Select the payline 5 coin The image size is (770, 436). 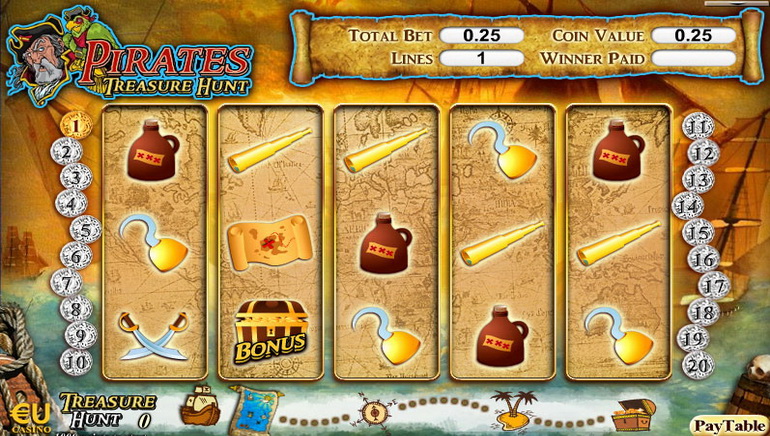click(85, 230)
